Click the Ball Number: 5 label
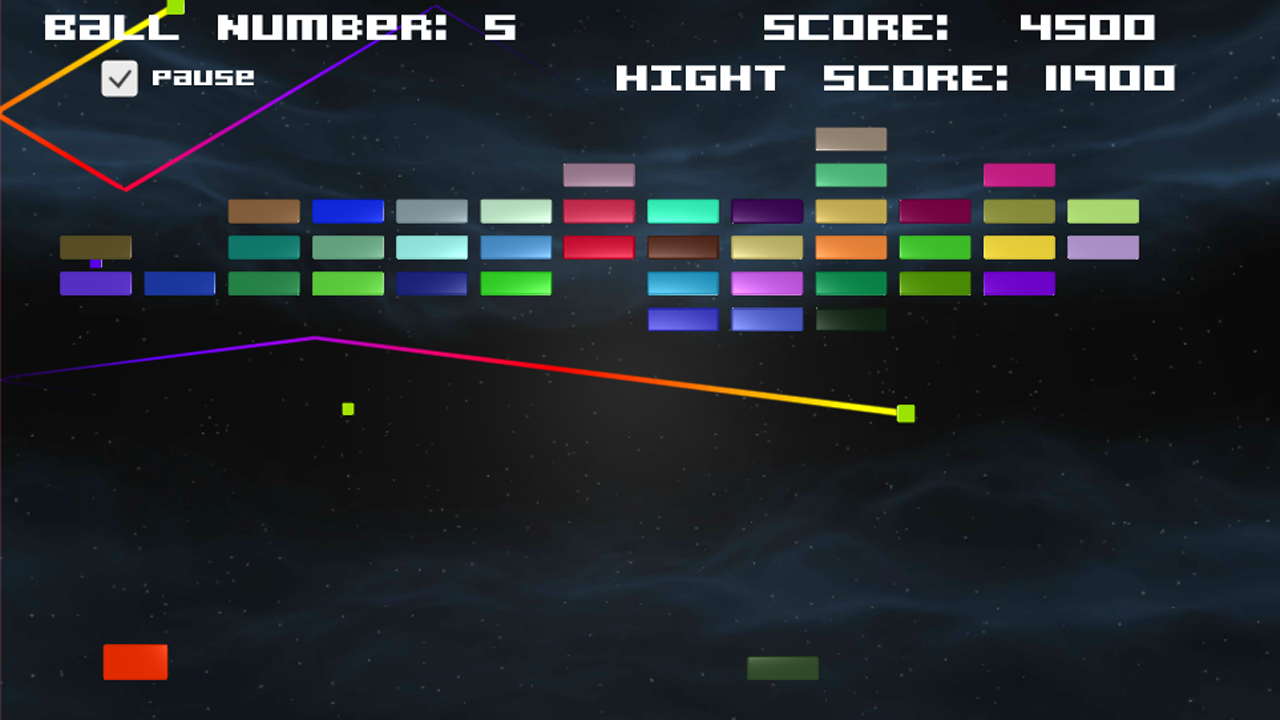 coord(281,28)
